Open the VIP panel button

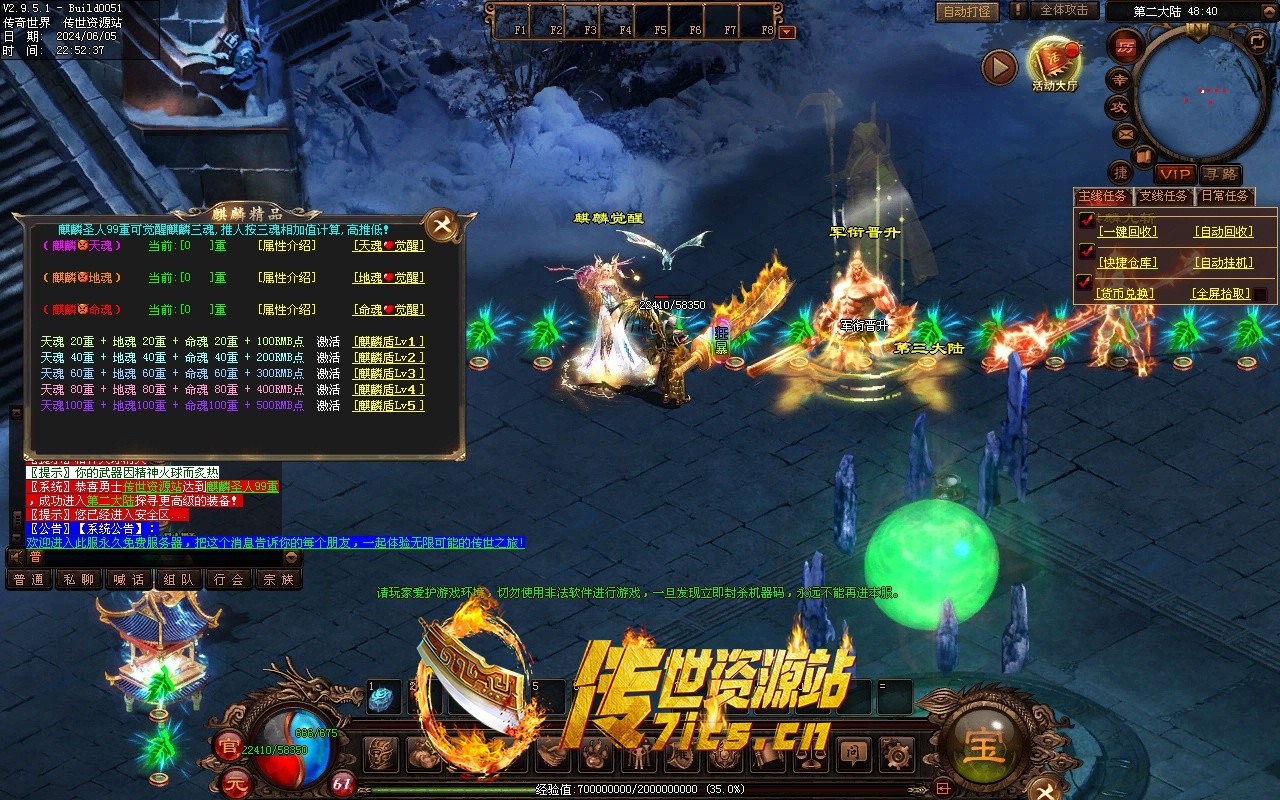(1175, 174)
